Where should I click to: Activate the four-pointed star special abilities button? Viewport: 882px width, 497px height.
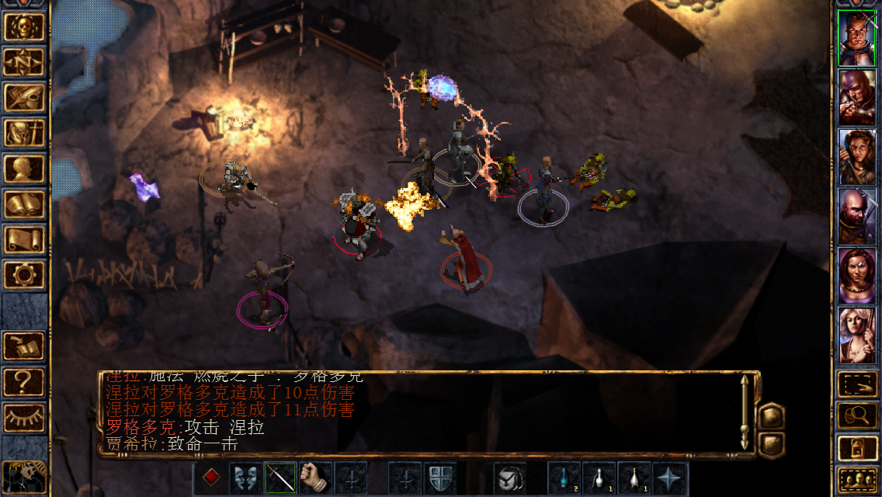(669, 478)
